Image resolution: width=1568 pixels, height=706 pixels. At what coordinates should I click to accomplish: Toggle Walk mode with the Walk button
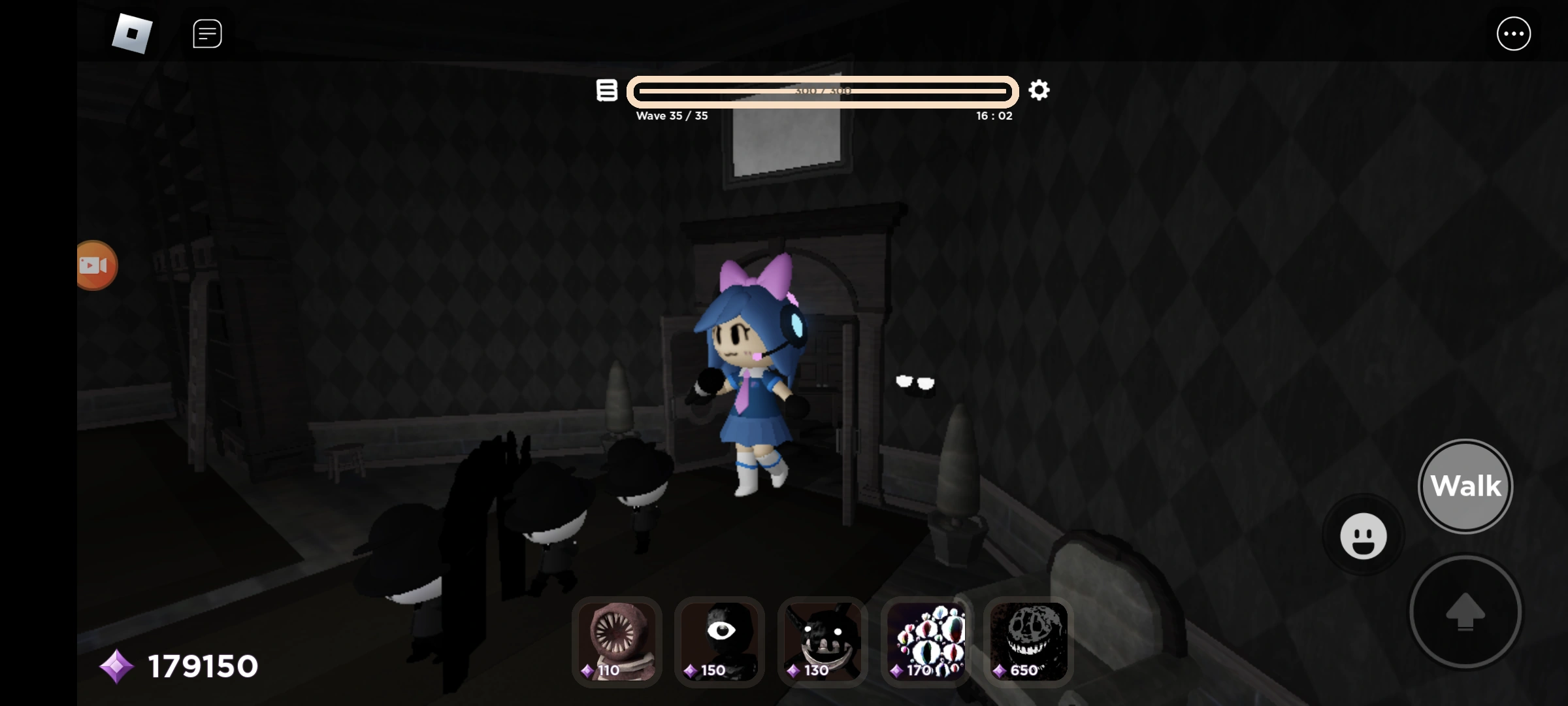(x=1465, y=486)
